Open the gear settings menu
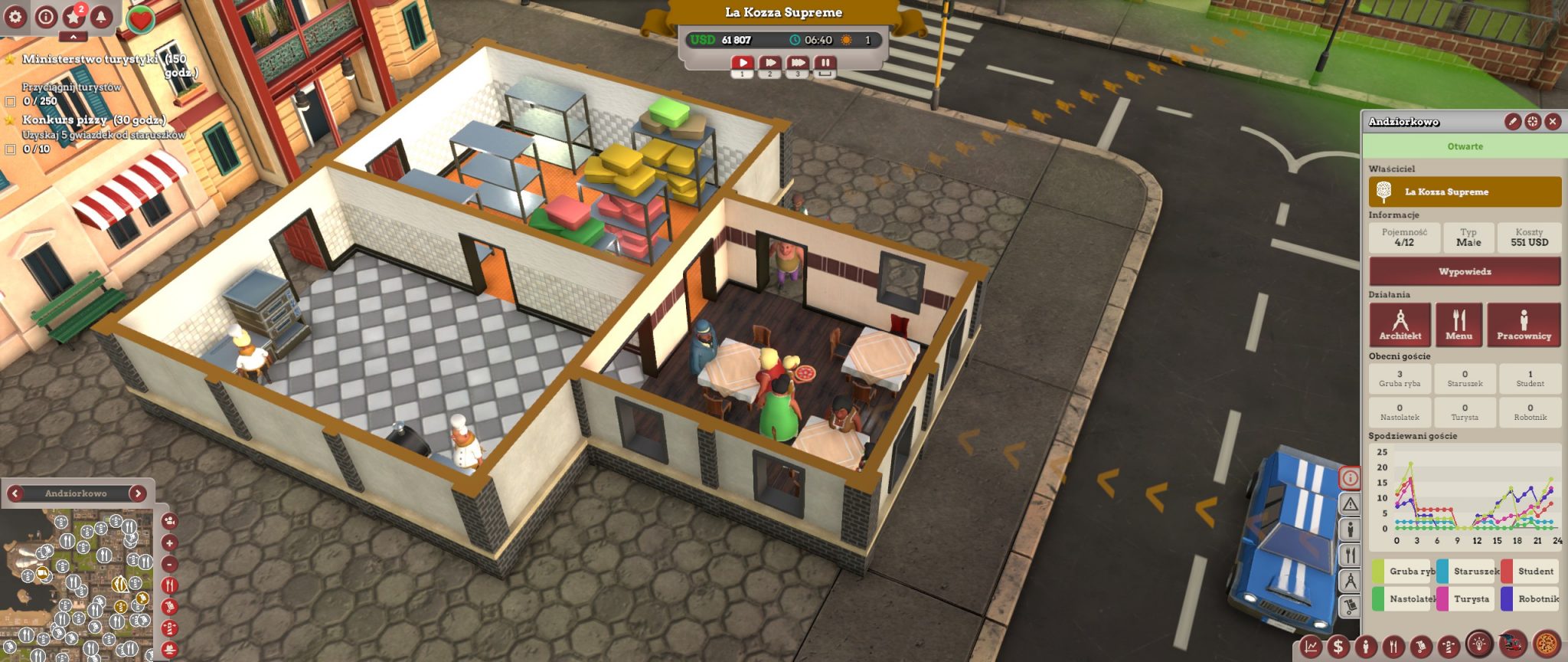The width and height of the screenshot is (1568, 662). click(x=16, y=16)
